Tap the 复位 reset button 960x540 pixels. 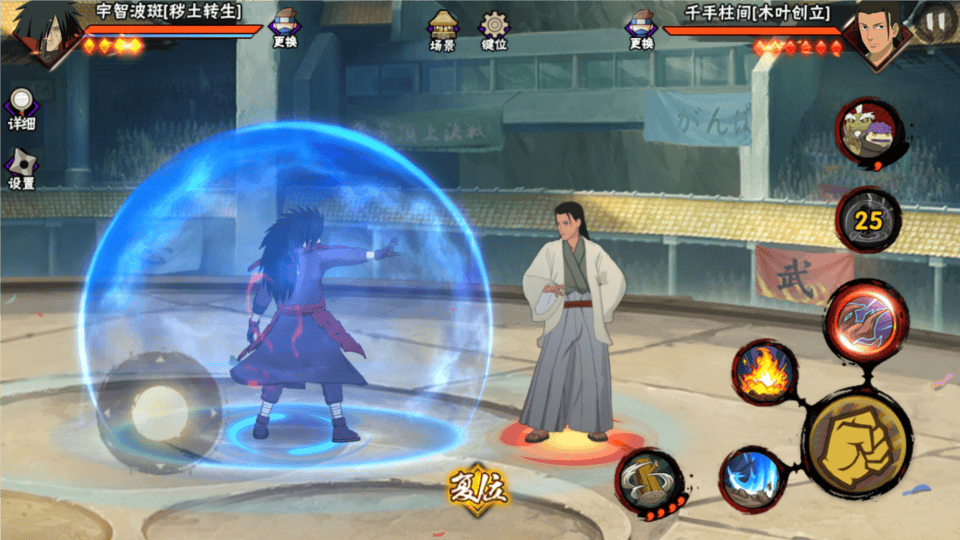pos(478,490)
